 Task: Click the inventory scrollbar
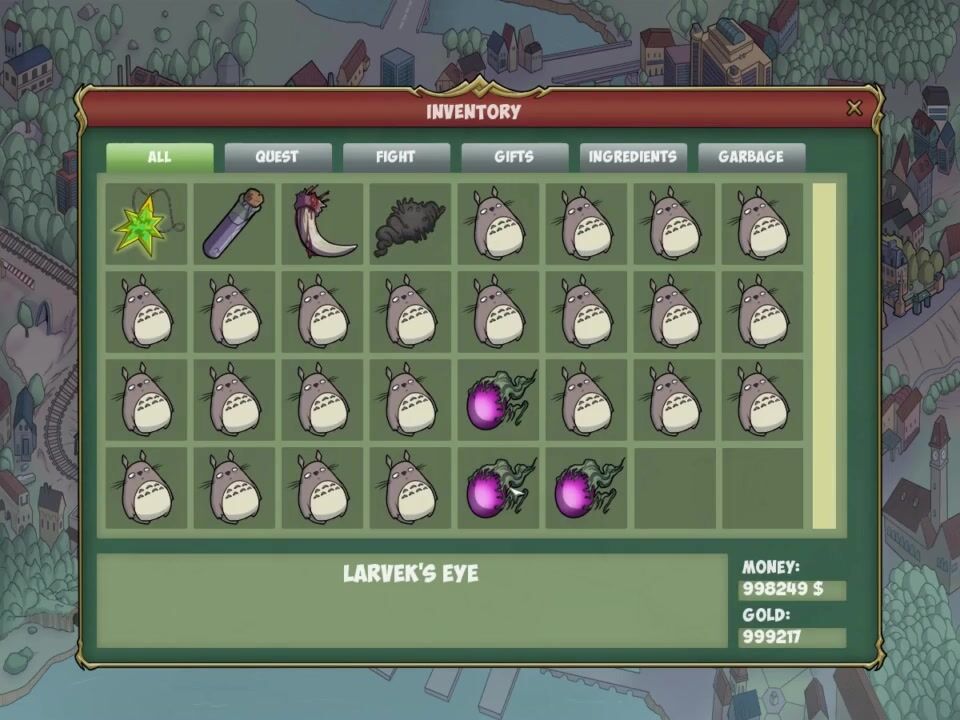pyautogui.click(x=824, y=355)
